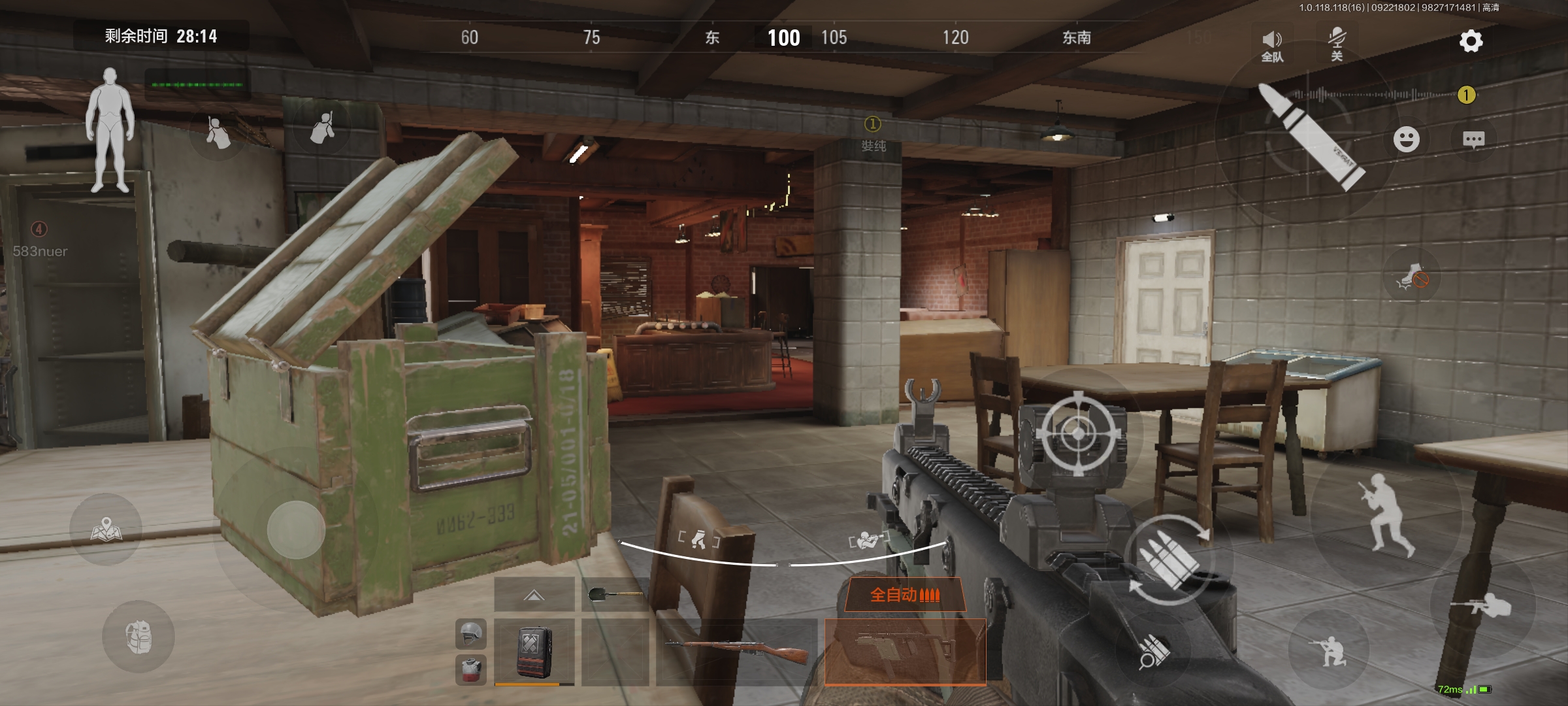This screenshot has height=706, width=1568.
Task: Equip the shovel melee slot
Action: click(615, 594)
